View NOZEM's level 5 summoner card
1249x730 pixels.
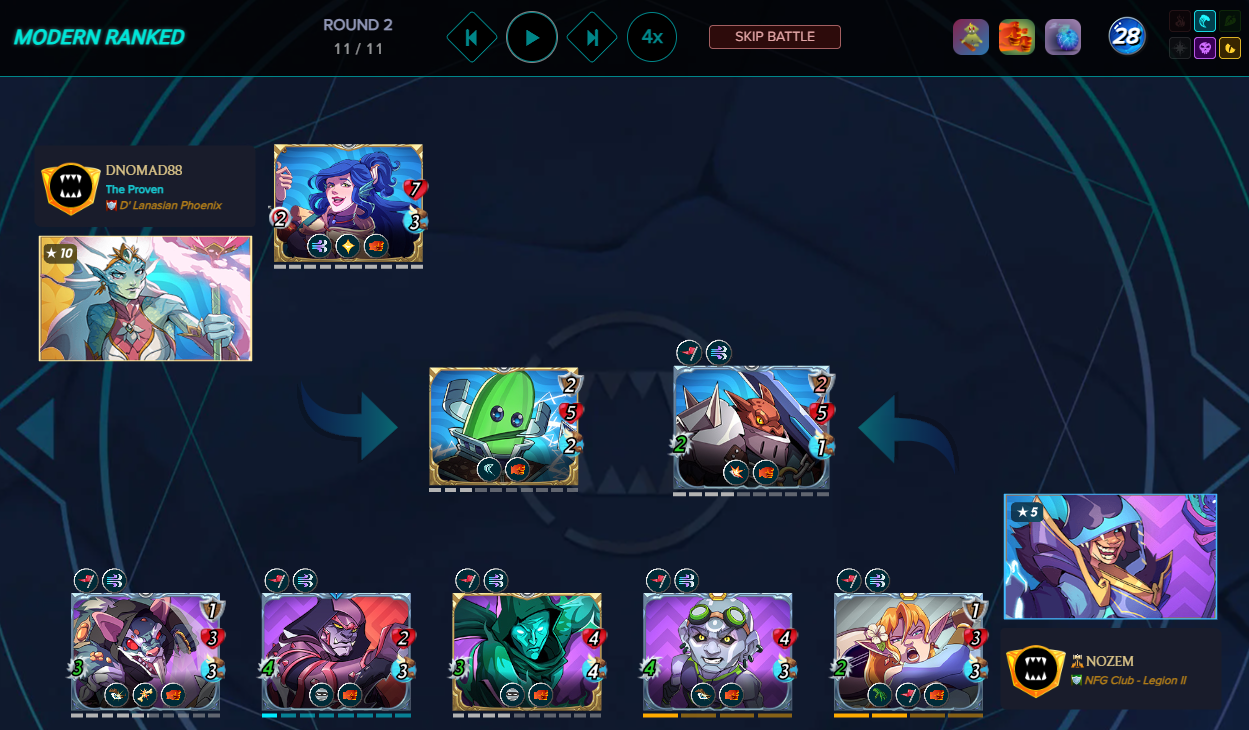point(1110,556)
